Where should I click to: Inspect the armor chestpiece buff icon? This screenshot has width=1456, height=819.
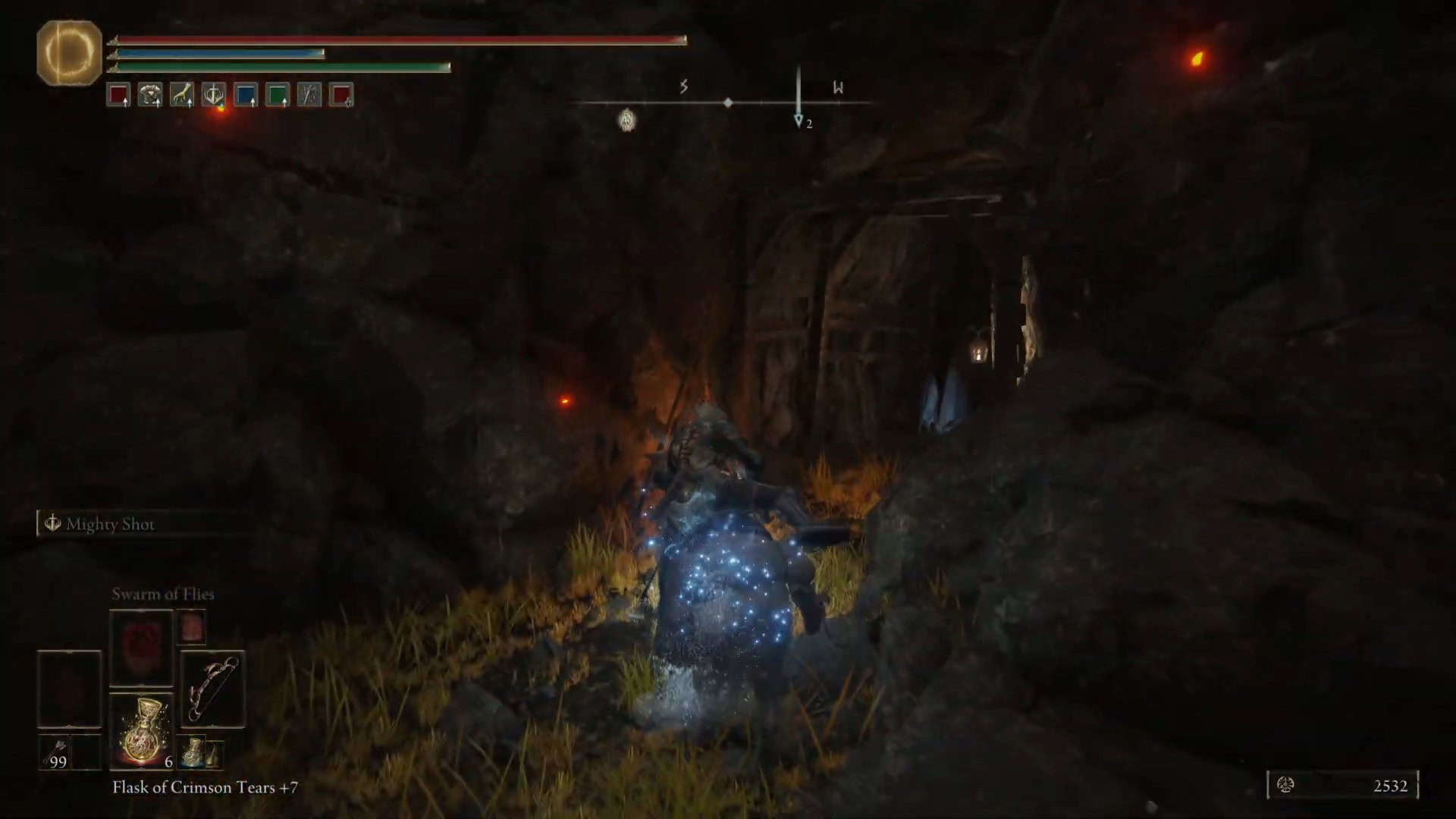[150, 95]
